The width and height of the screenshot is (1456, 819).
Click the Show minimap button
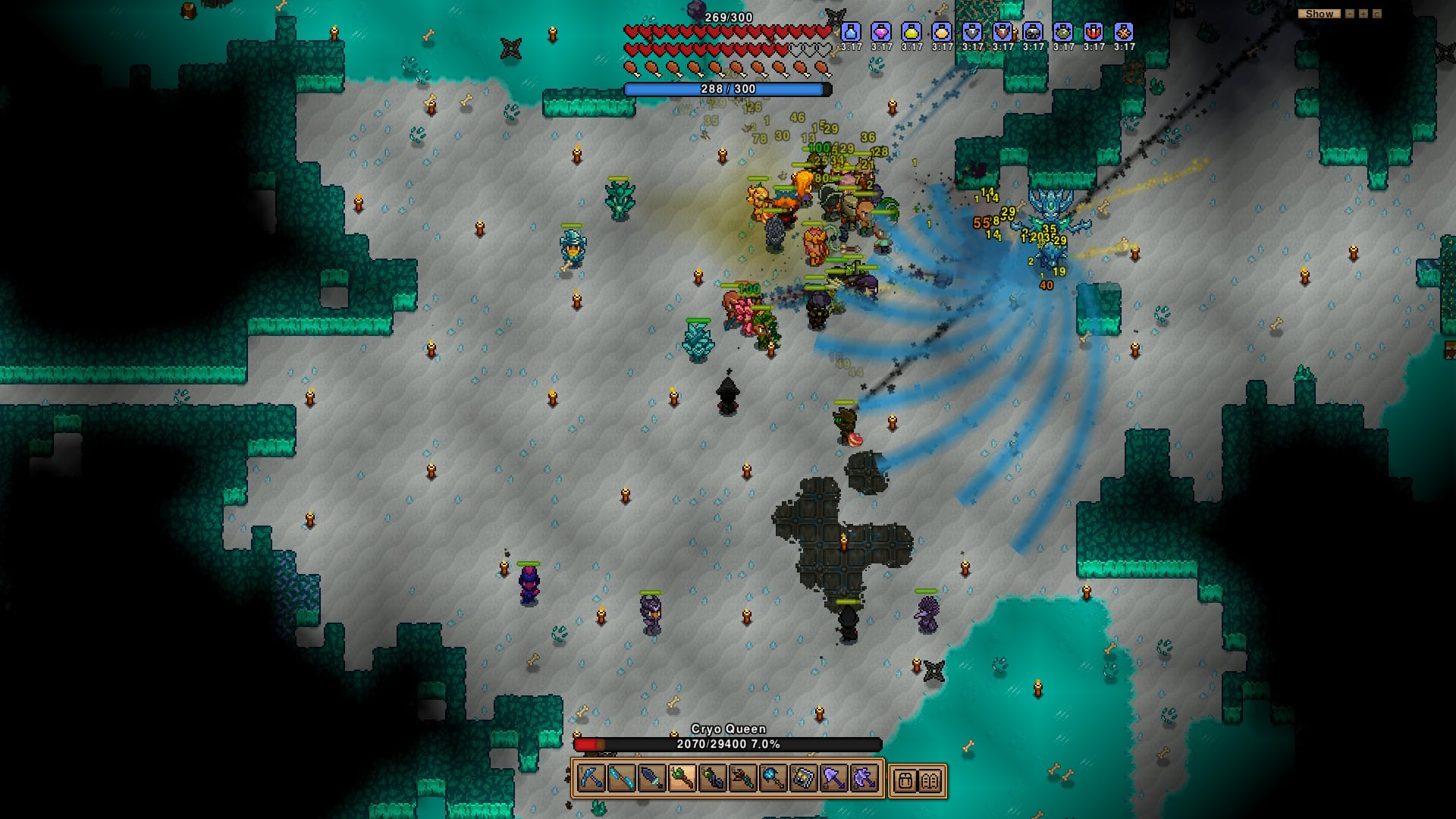point(1319,14)
